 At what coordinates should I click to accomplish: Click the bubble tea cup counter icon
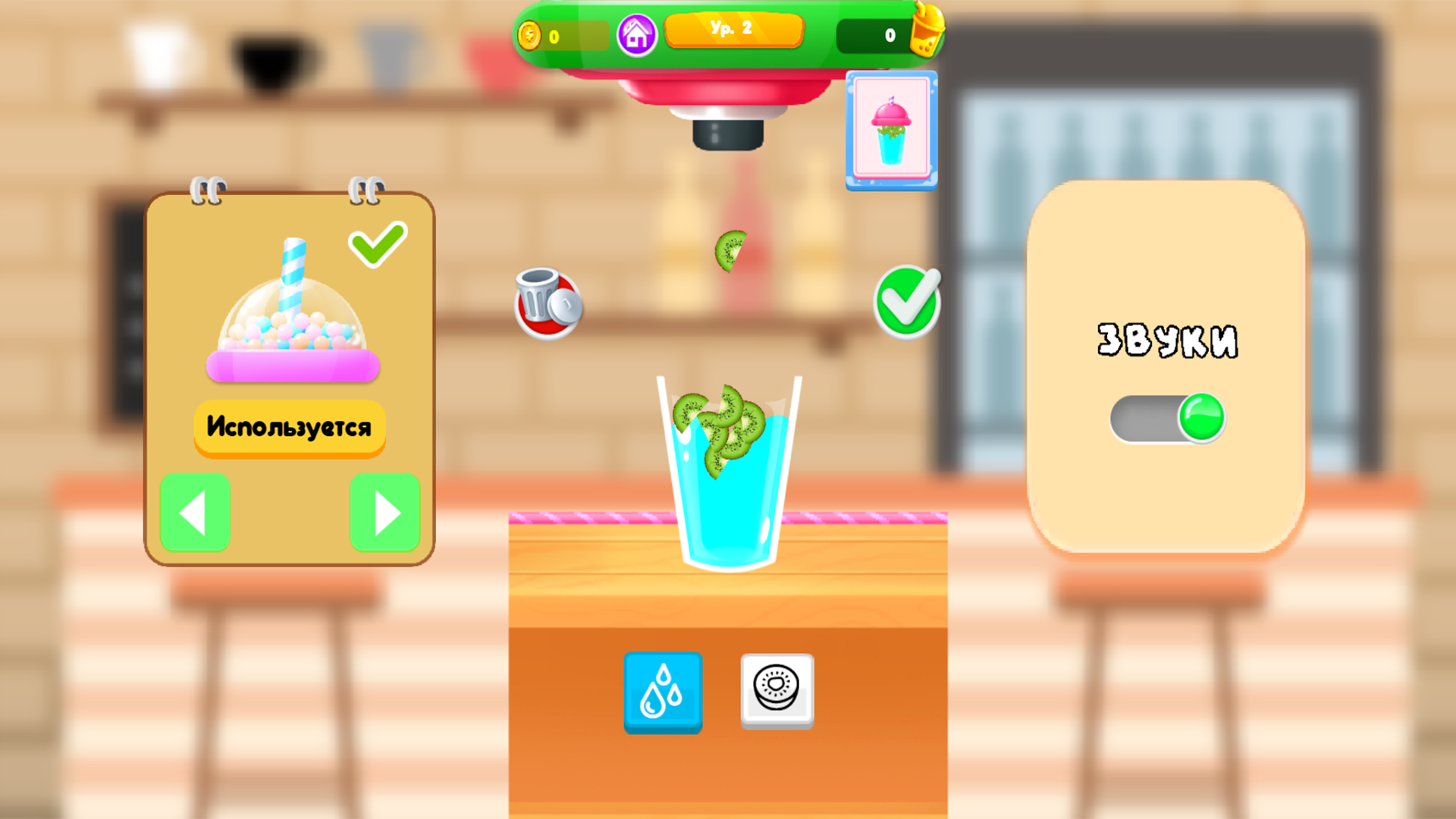(x=927, y=33)
